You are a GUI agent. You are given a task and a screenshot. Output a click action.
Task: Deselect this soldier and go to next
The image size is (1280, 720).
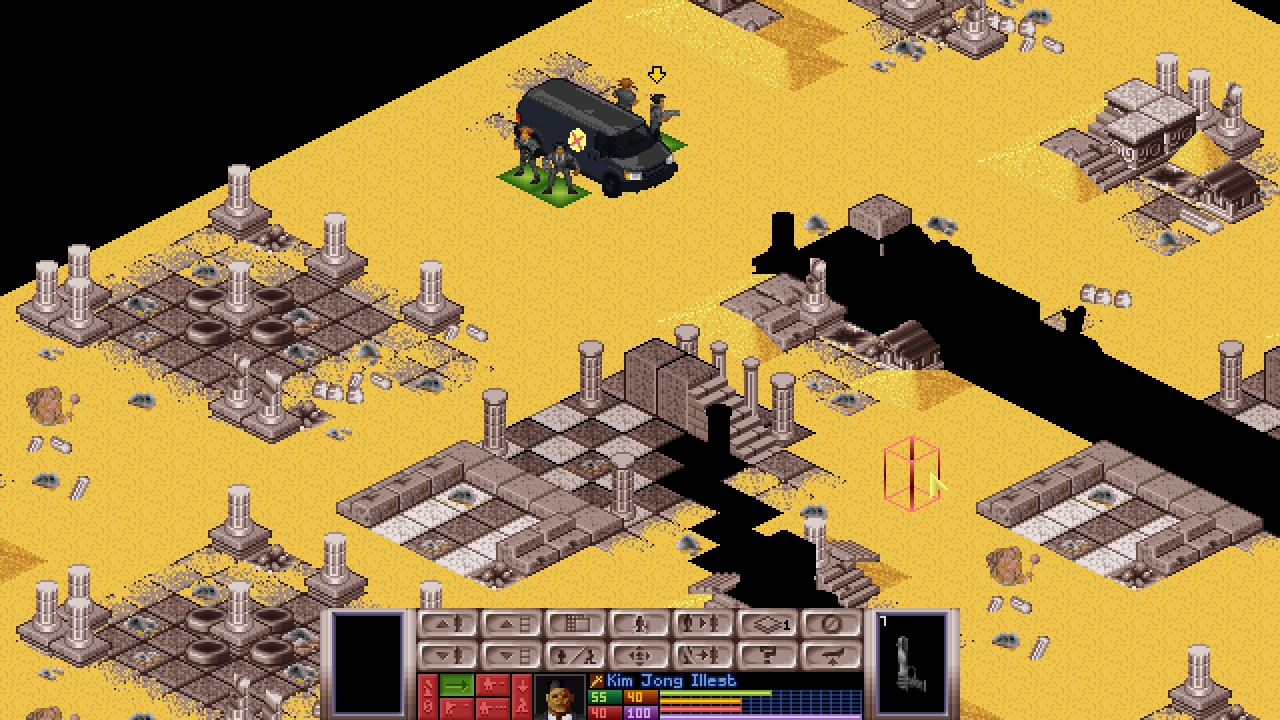point(703,656)
